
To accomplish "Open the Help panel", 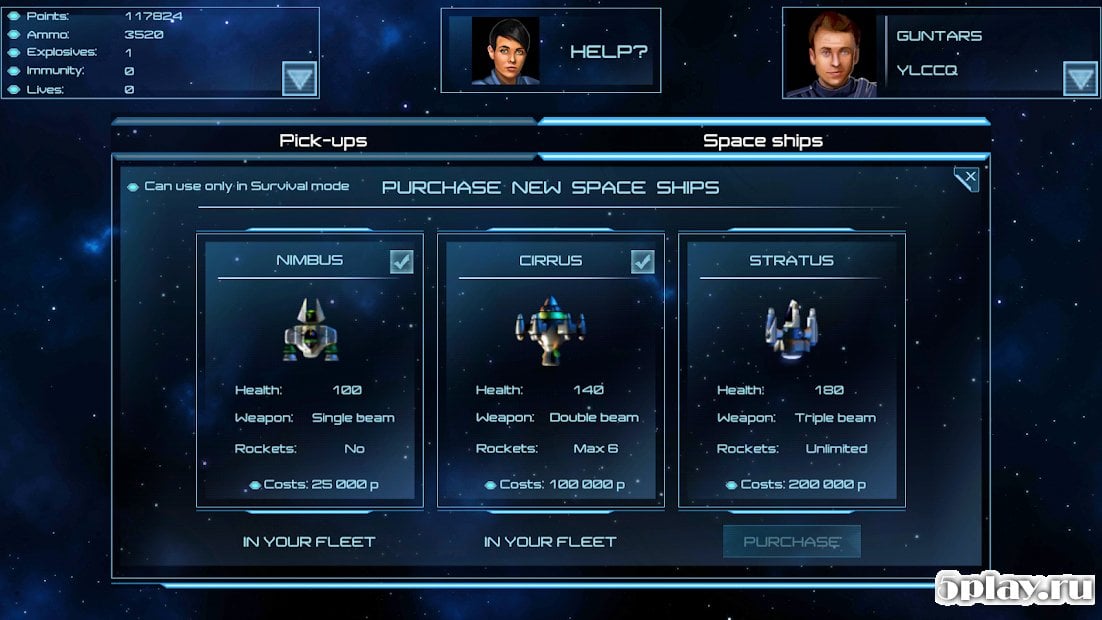I will click(609, 51).
